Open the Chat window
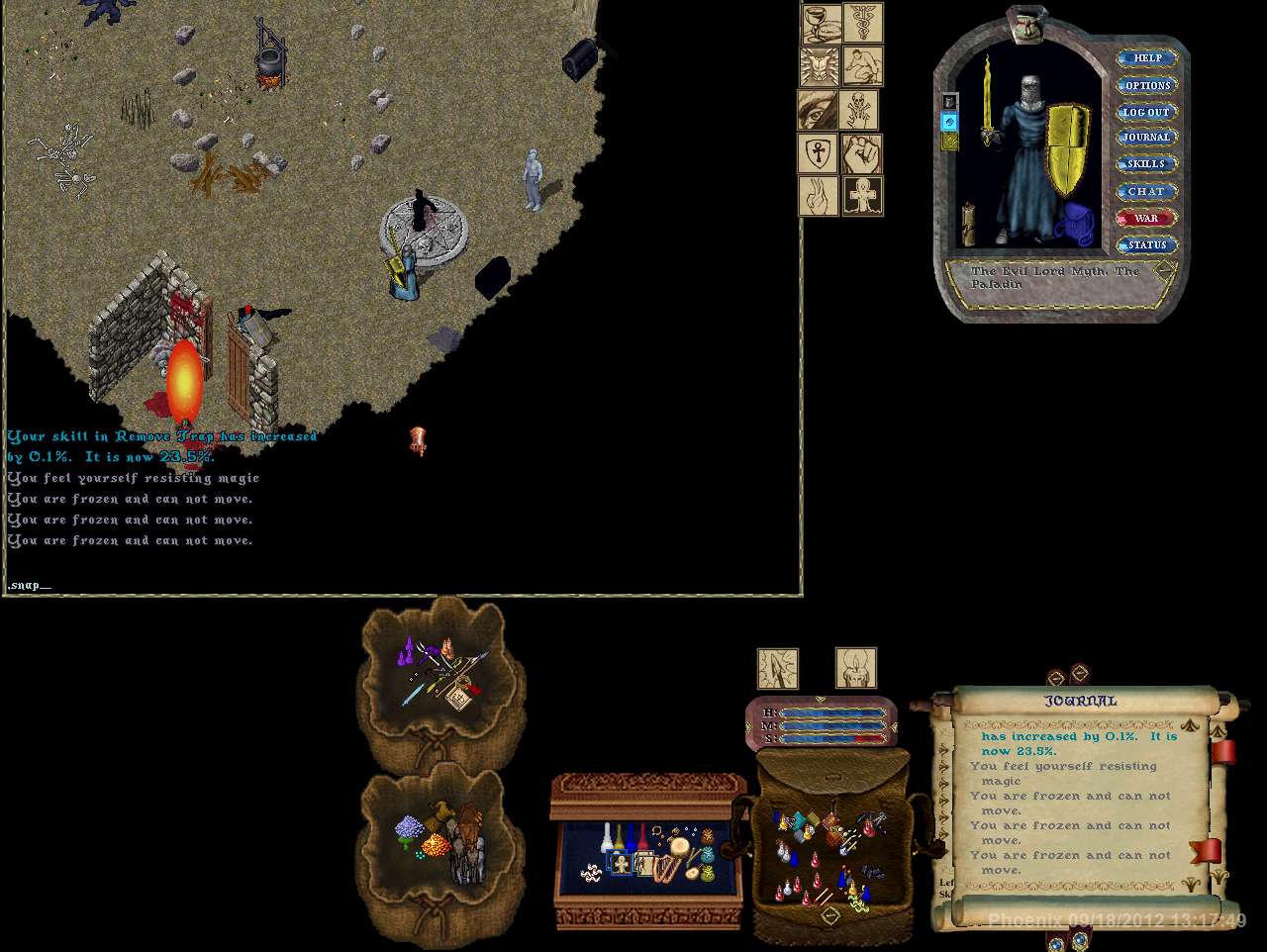Screen dimensions: 1267x952 (x=1146, y=191)
